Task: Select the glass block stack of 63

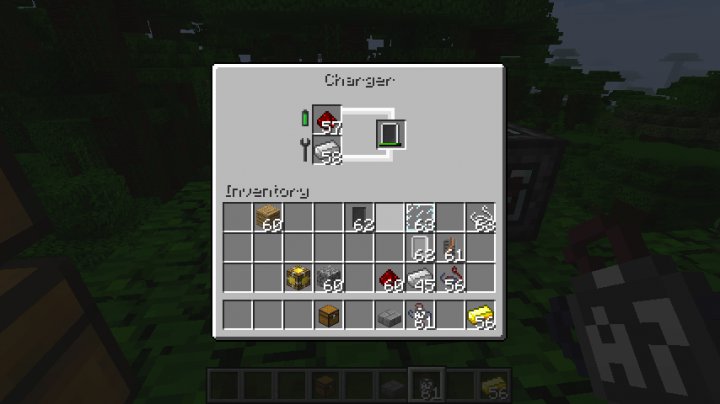Action: [419, 216]
